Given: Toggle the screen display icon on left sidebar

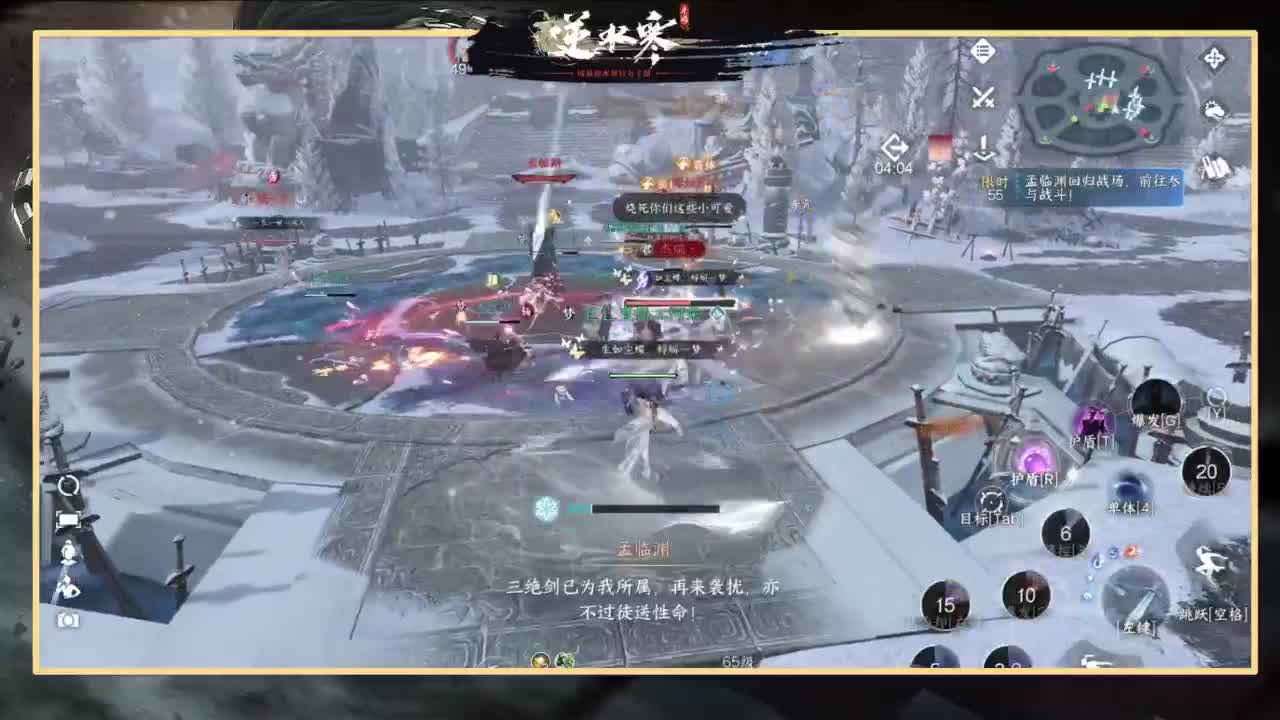Looking at the screenshot, I should 67,520.
